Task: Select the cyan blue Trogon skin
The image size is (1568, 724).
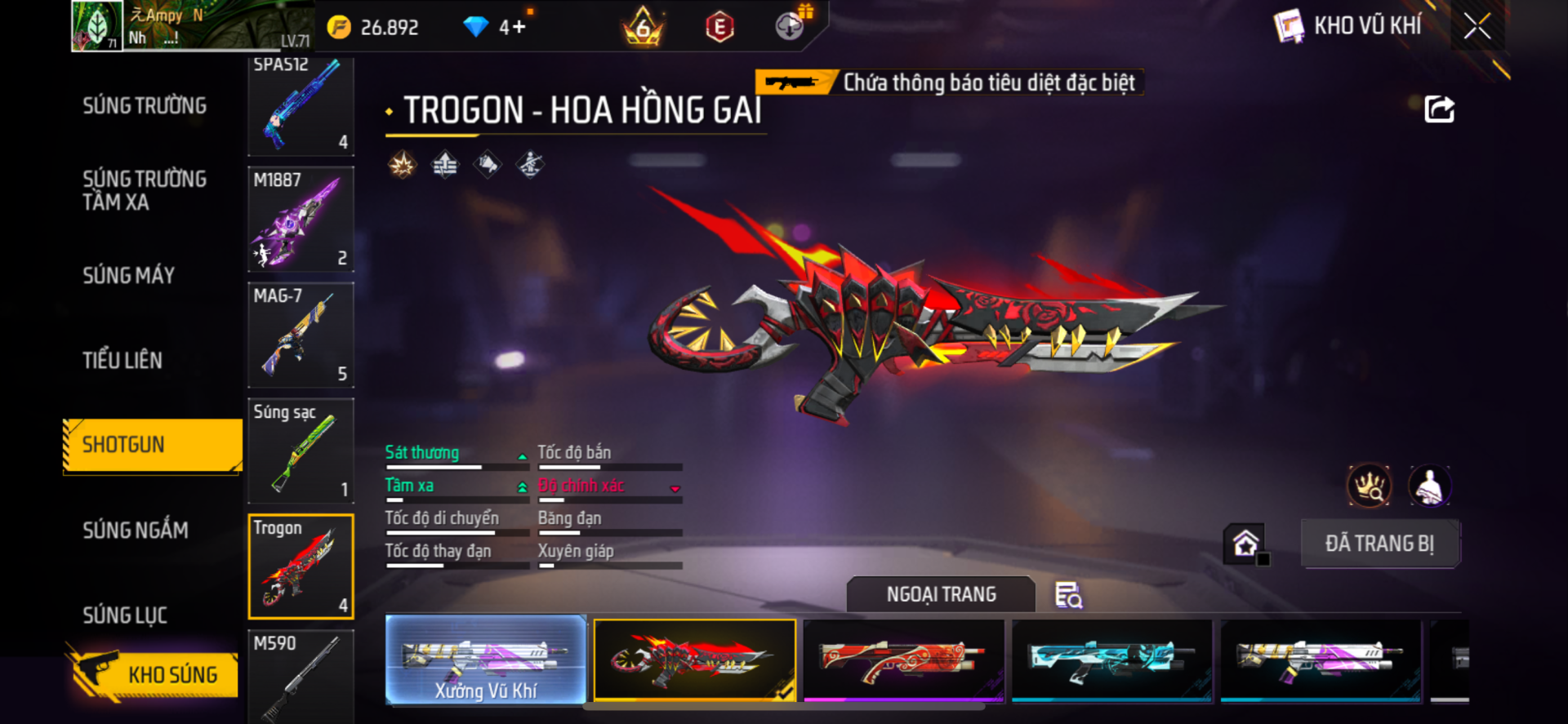Action: click(1111, 660)
